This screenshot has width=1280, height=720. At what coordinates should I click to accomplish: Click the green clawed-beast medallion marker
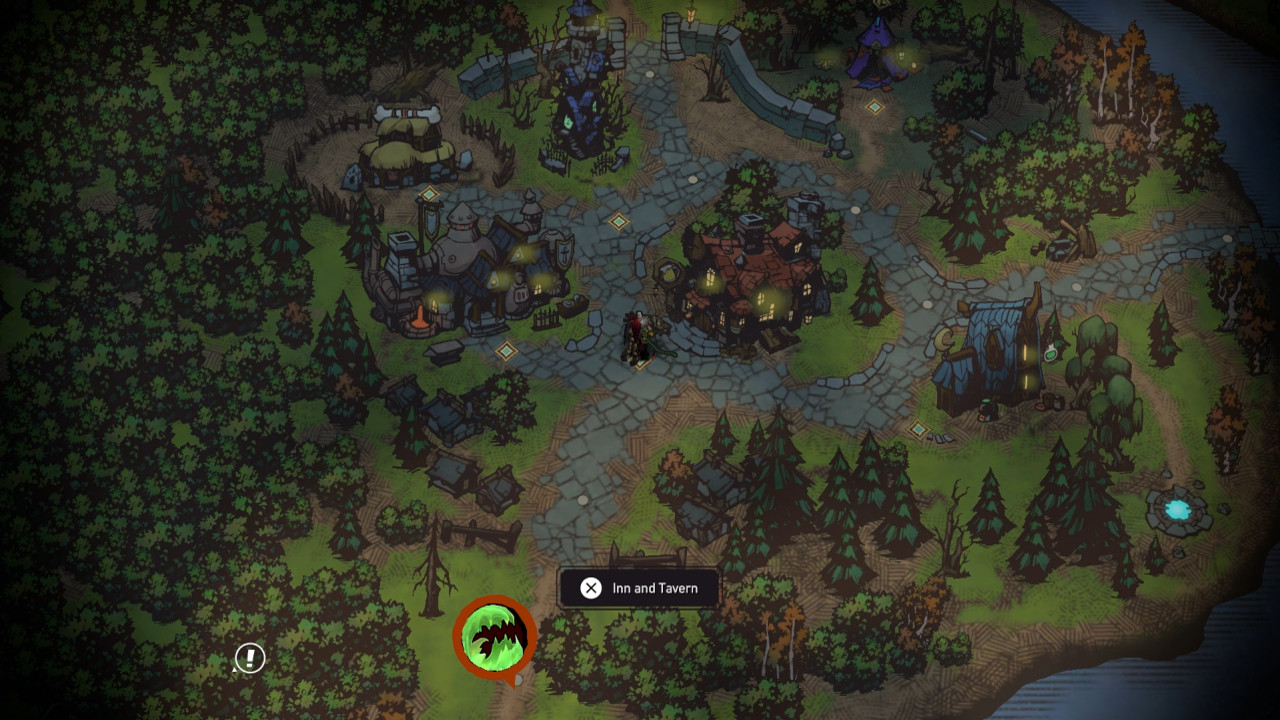click(x=495, y=636)
